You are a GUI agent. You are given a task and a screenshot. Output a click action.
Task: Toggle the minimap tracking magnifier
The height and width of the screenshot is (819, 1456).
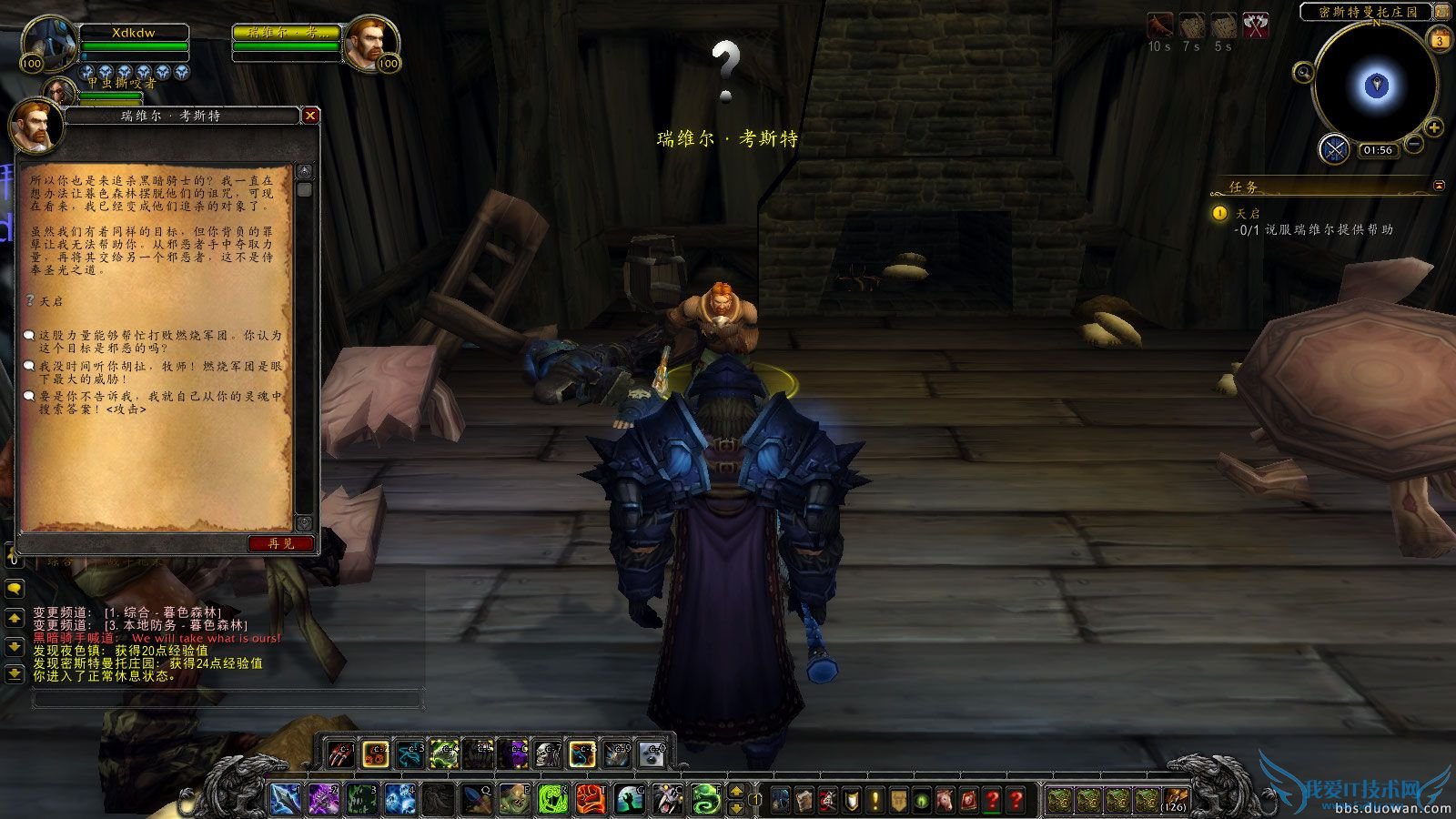click(x=1305, y=71)
